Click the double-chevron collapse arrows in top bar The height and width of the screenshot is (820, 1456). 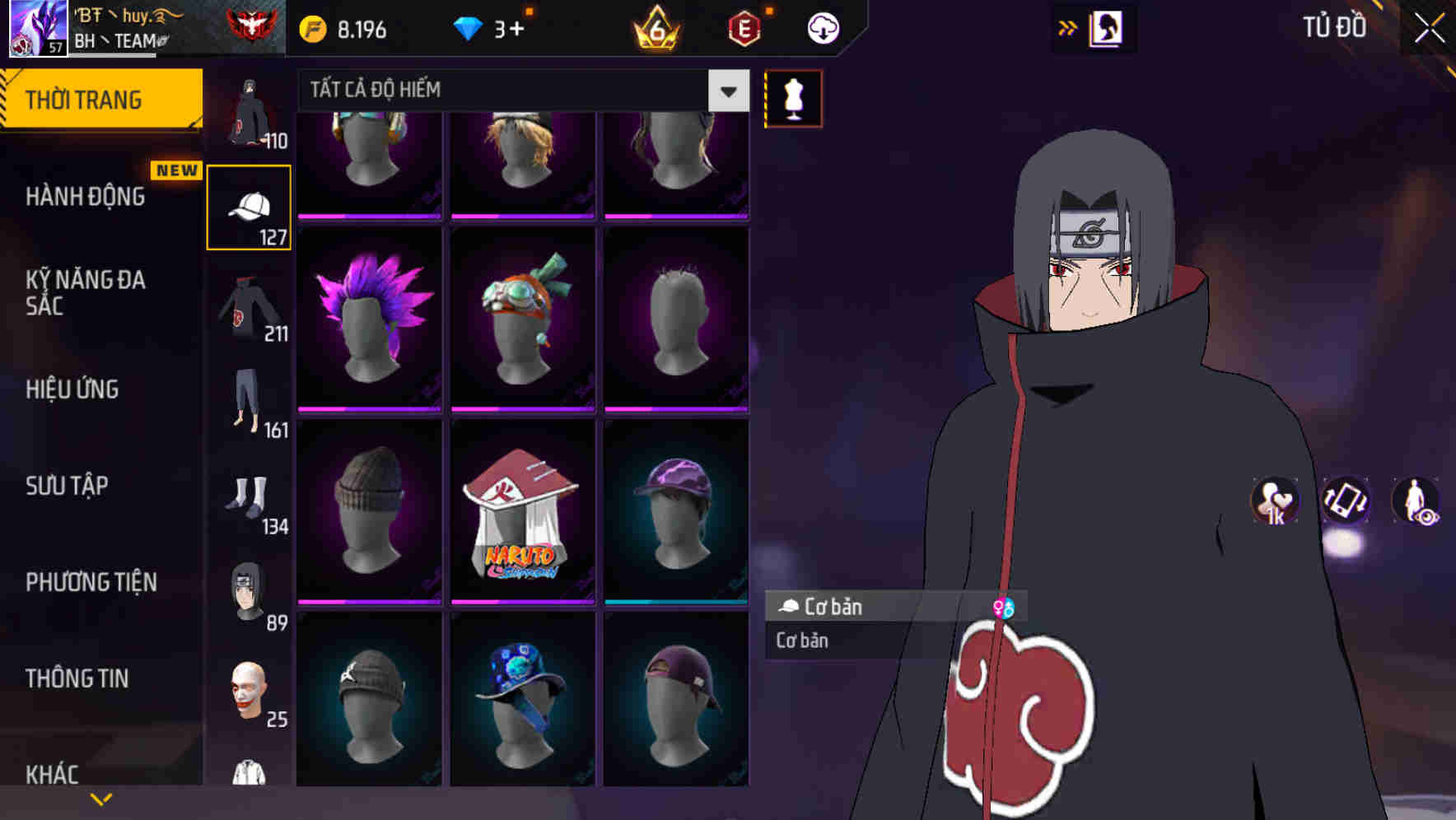point(1067,27)
